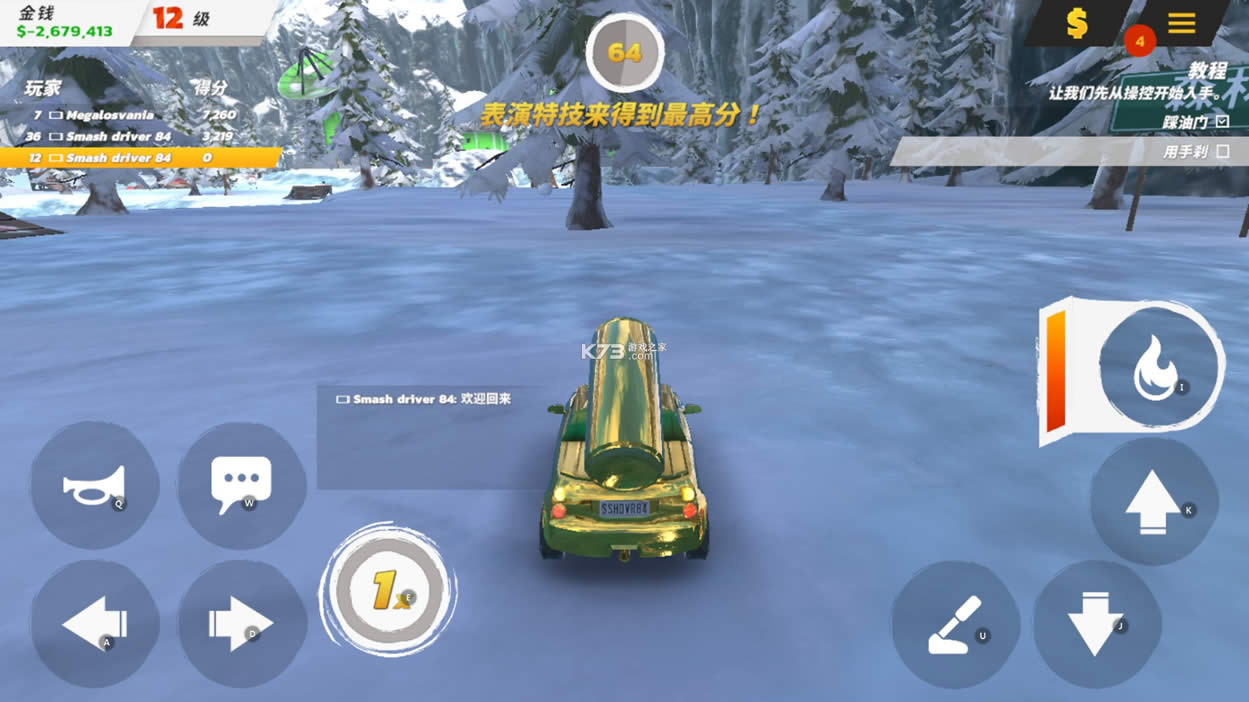Screen dimensions: 1249x702
Task: Open the chat speech bubble button
Action: (x=241, y=485)
